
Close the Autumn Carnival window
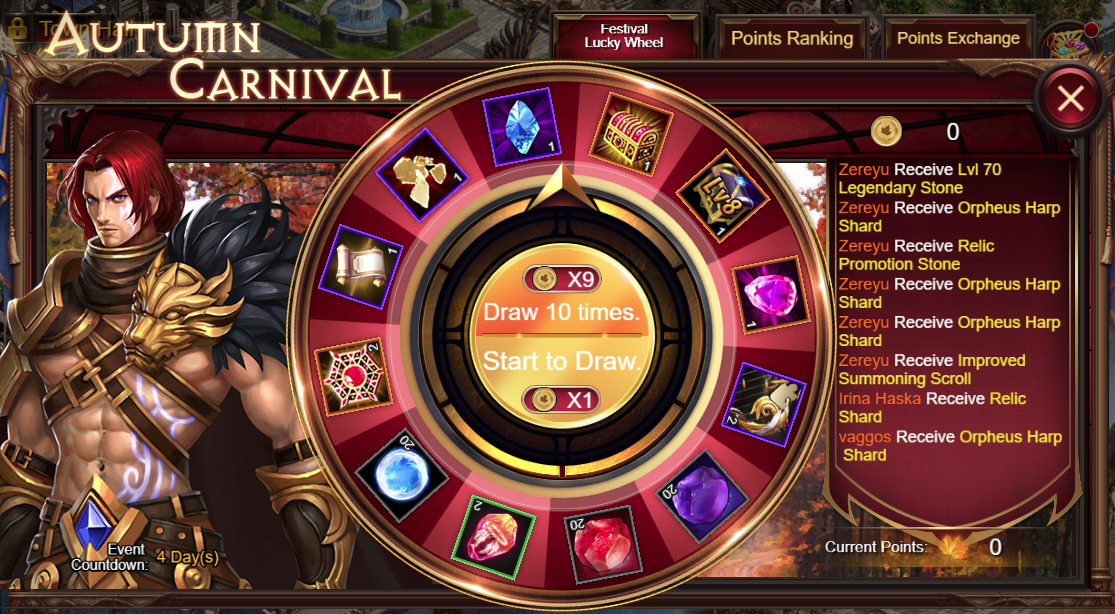pyautogui.click(x=1070, y=98)
